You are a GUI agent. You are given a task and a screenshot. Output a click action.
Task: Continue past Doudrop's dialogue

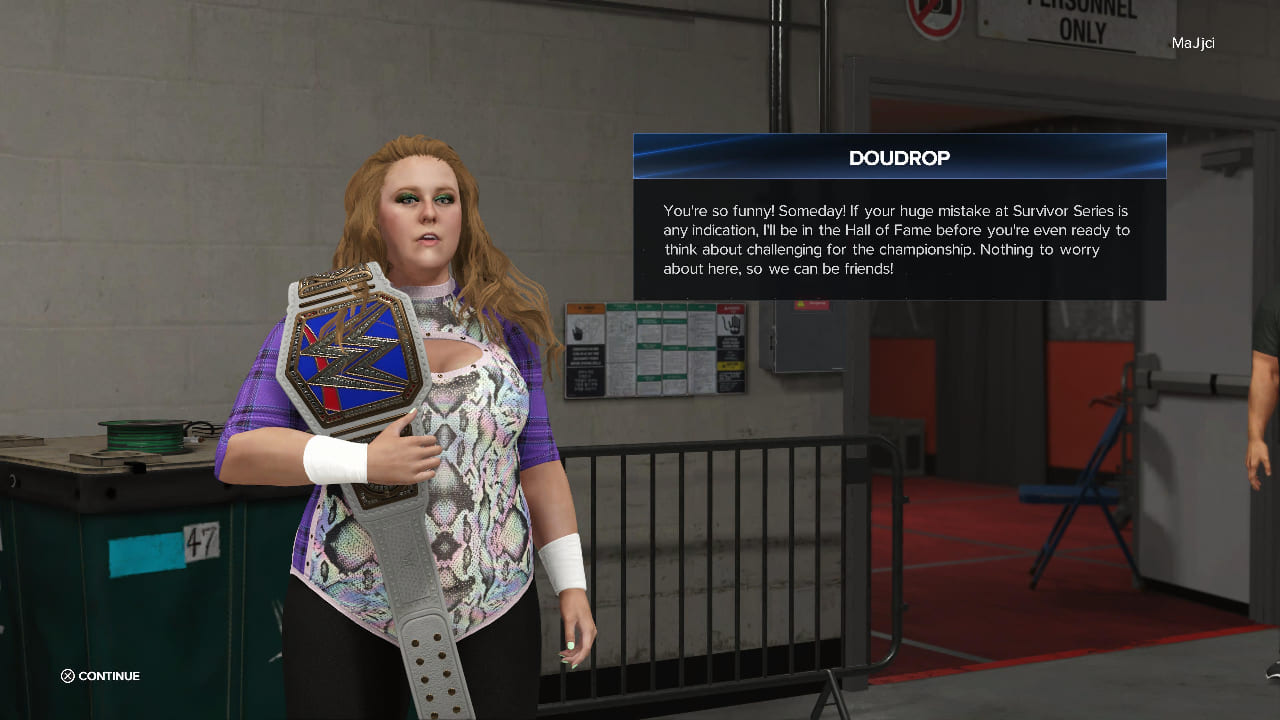point(100,676)
